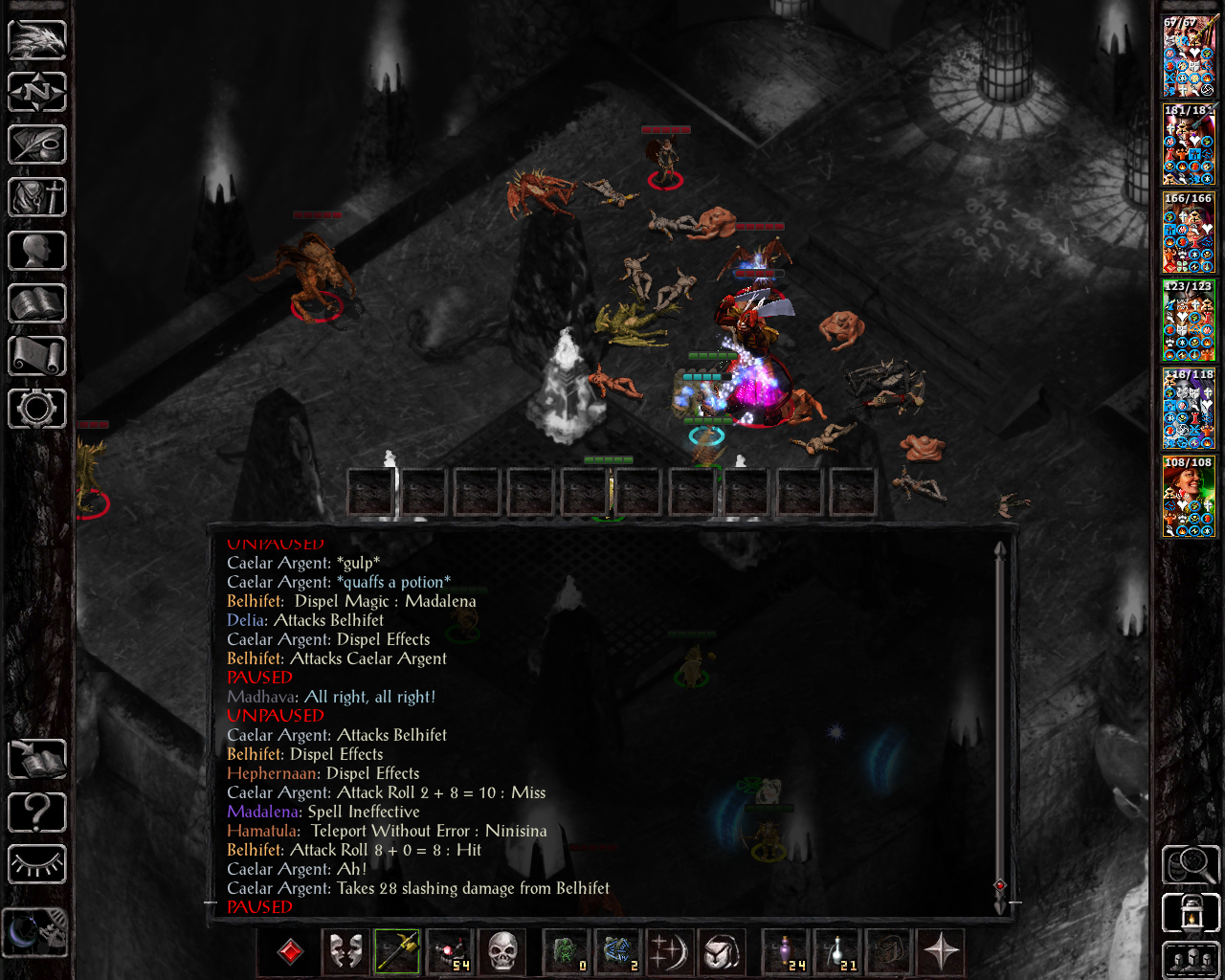Viewport: 1225px width, 980px height.
Task: Open the options gear icon
Action: click(x=37, y=409)
